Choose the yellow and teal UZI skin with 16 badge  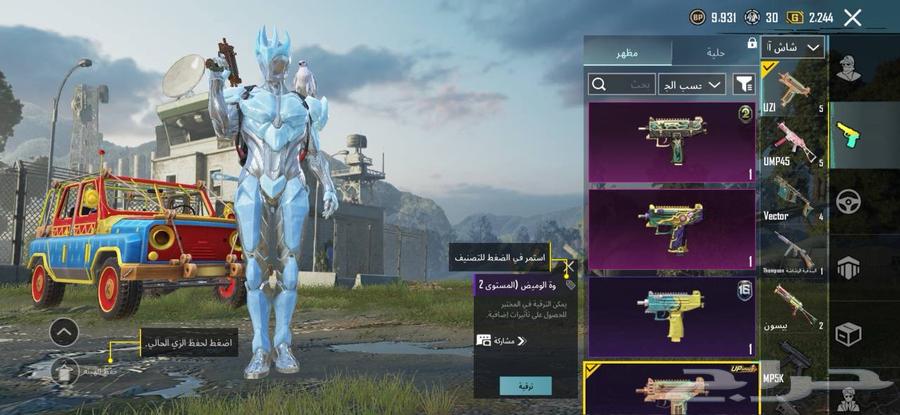point(671,317)
